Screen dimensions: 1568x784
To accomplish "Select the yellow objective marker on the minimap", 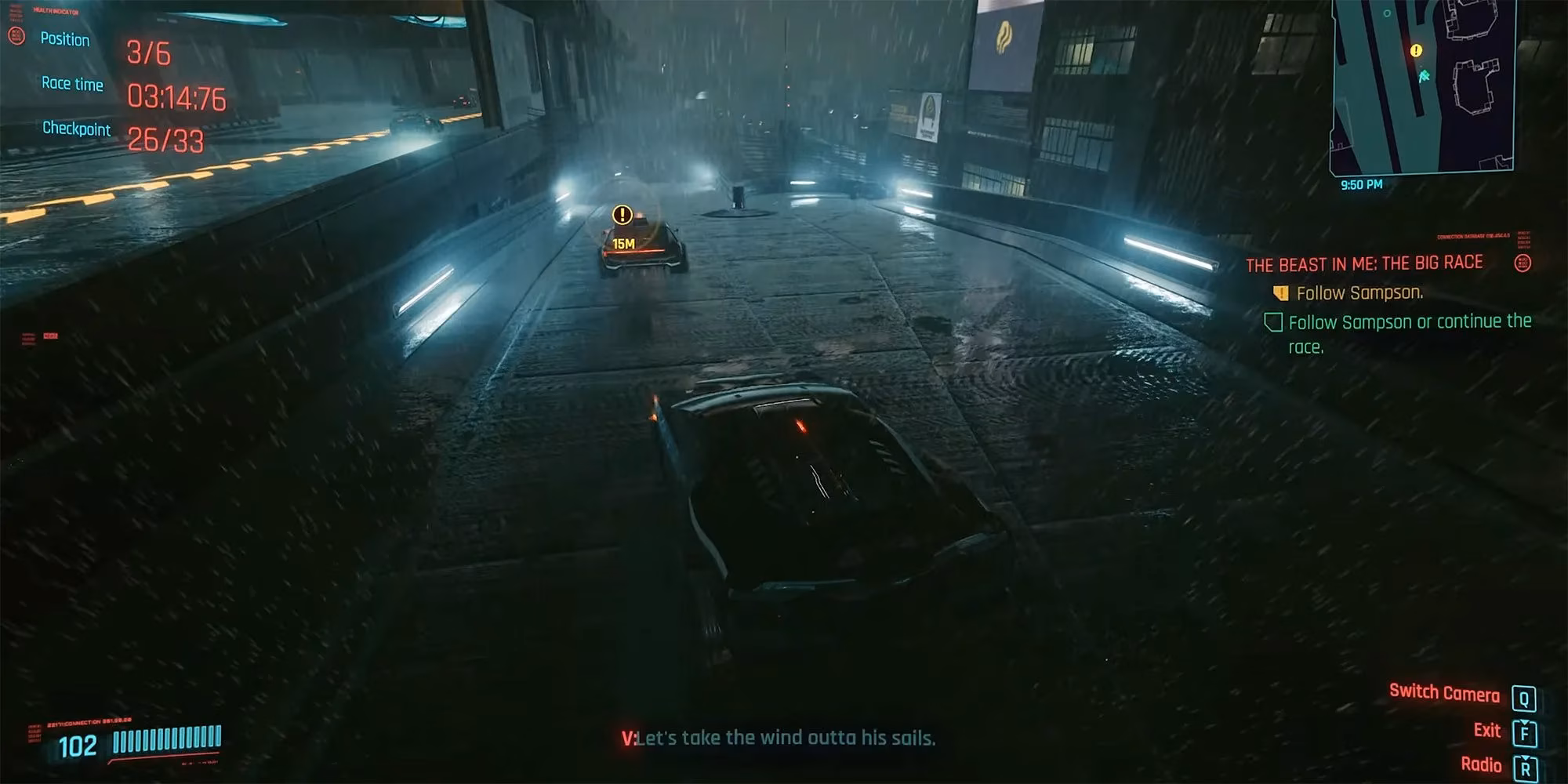I will click(x=1416, y=50).
